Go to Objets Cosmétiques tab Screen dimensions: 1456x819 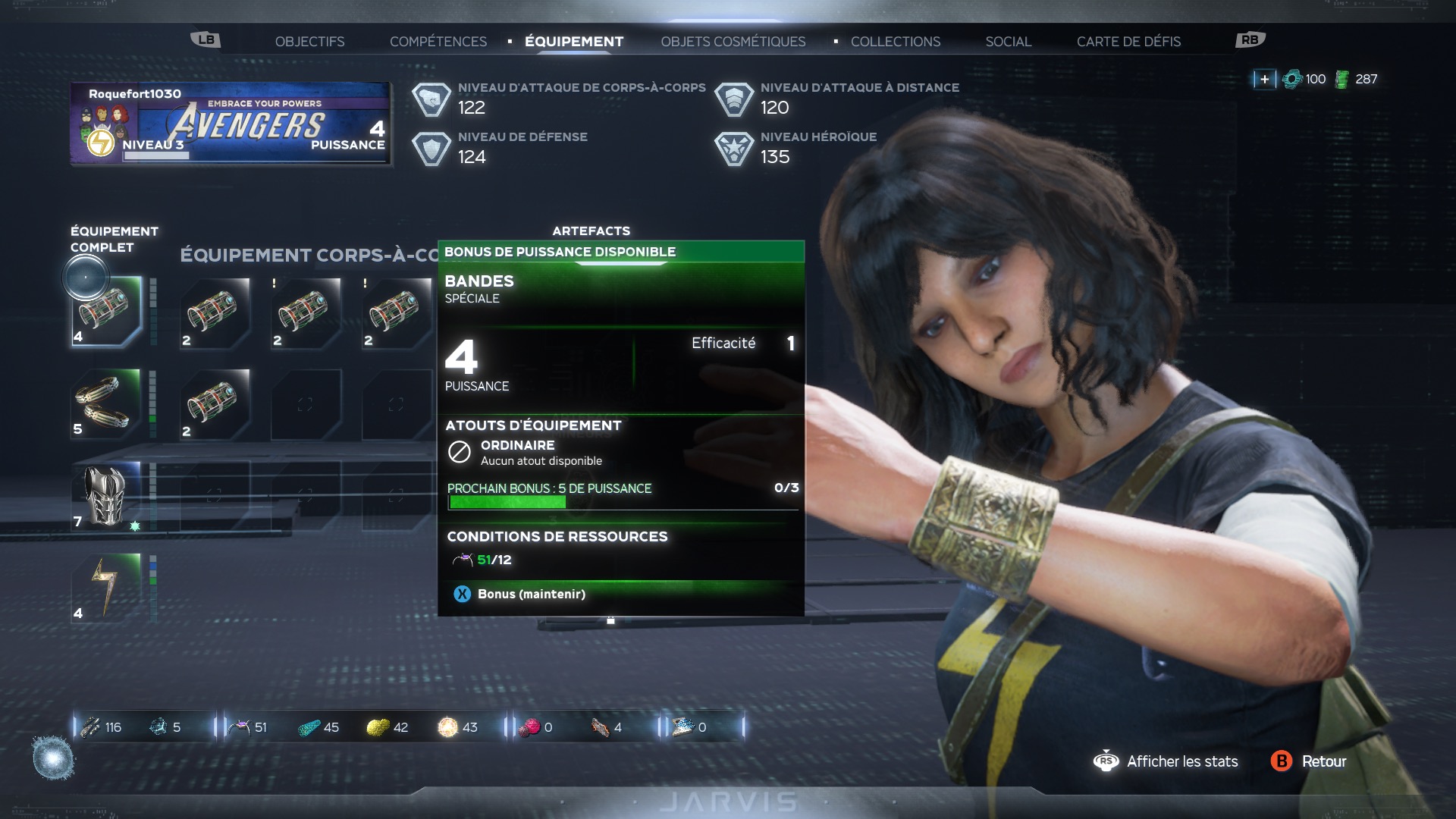pyautogui.click(x=733, y=42)
